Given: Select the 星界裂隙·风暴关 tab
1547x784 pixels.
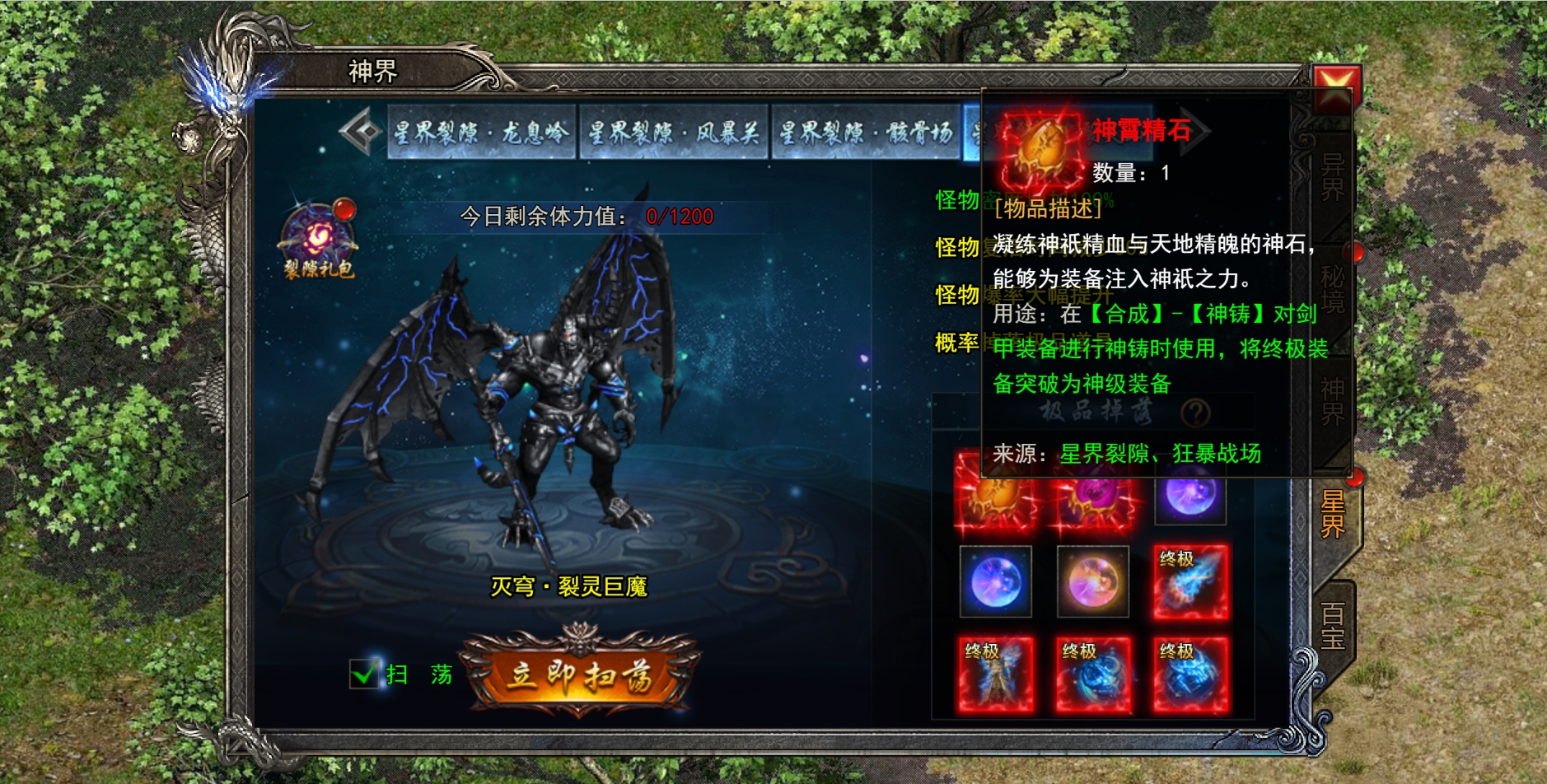Looking at the screenshot, I should [673, 132].
